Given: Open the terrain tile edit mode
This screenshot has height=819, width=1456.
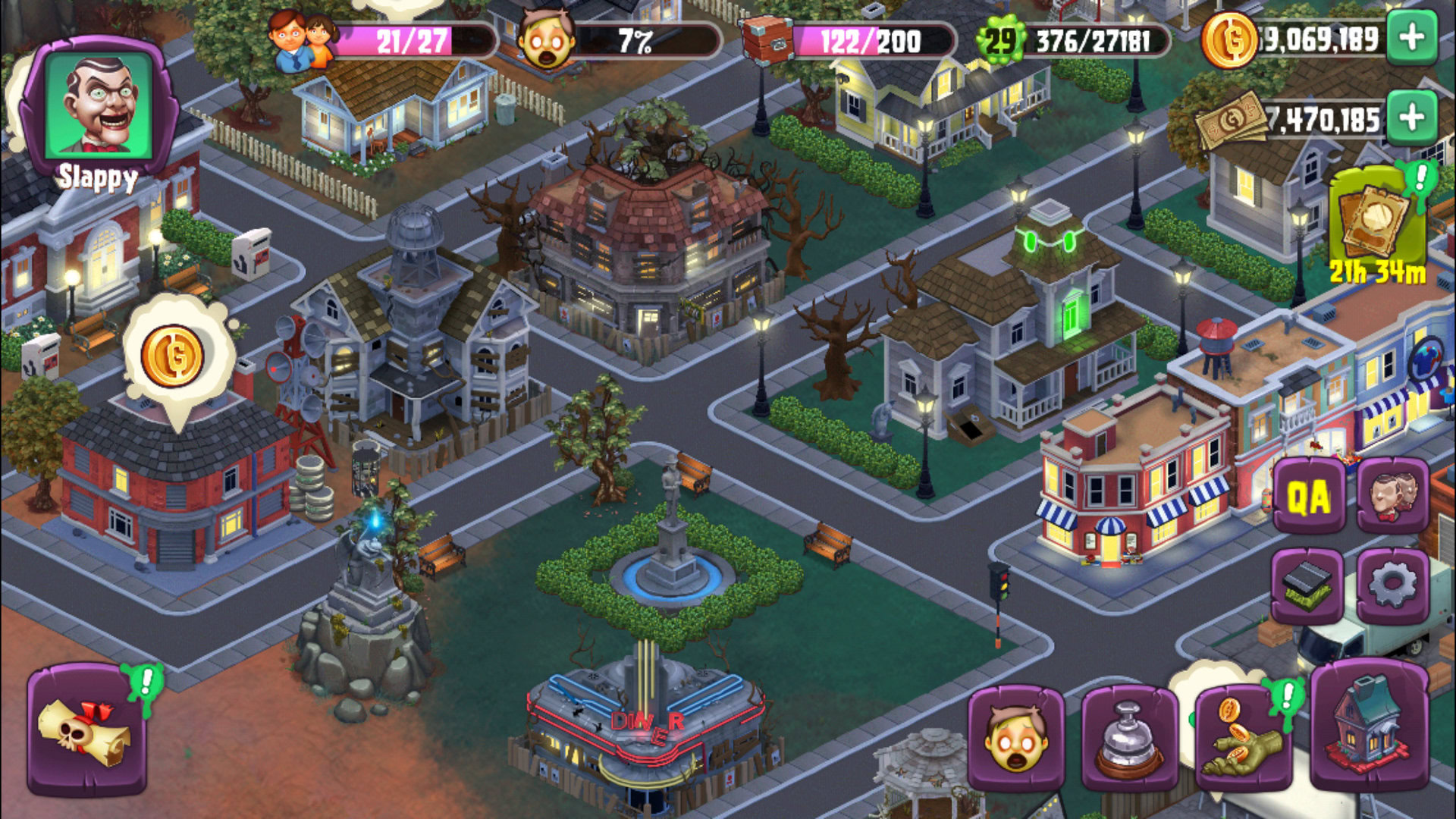Looking at the screenshot, I should 1307,585.
